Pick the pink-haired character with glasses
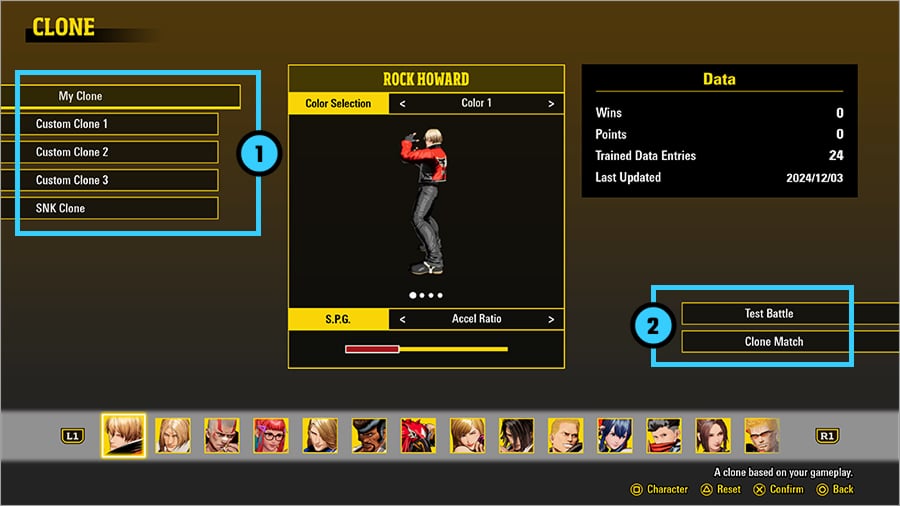 coord(271,436)
